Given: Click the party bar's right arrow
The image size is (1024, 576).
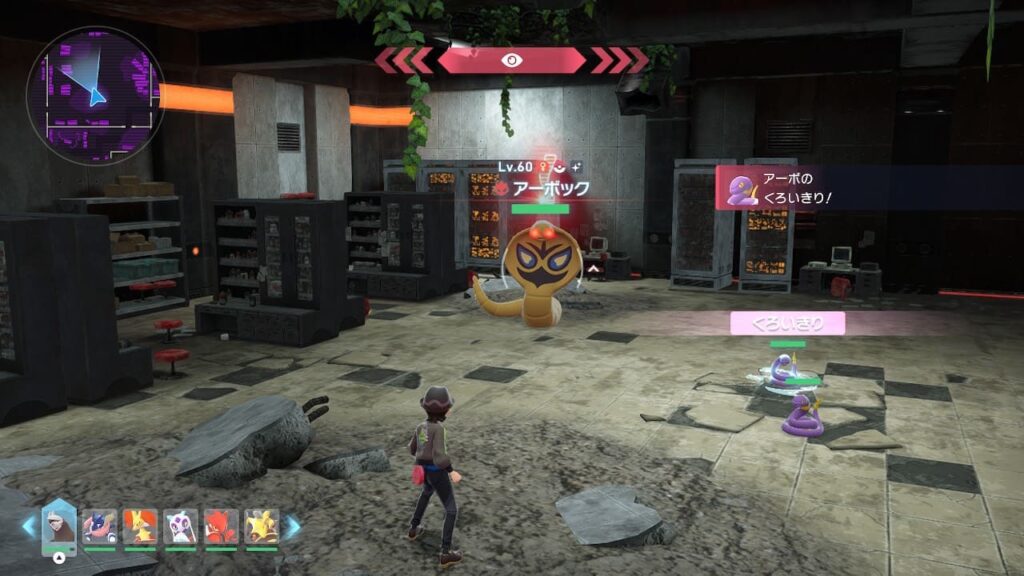Looking at the screenshot, I should click(292, 527).
